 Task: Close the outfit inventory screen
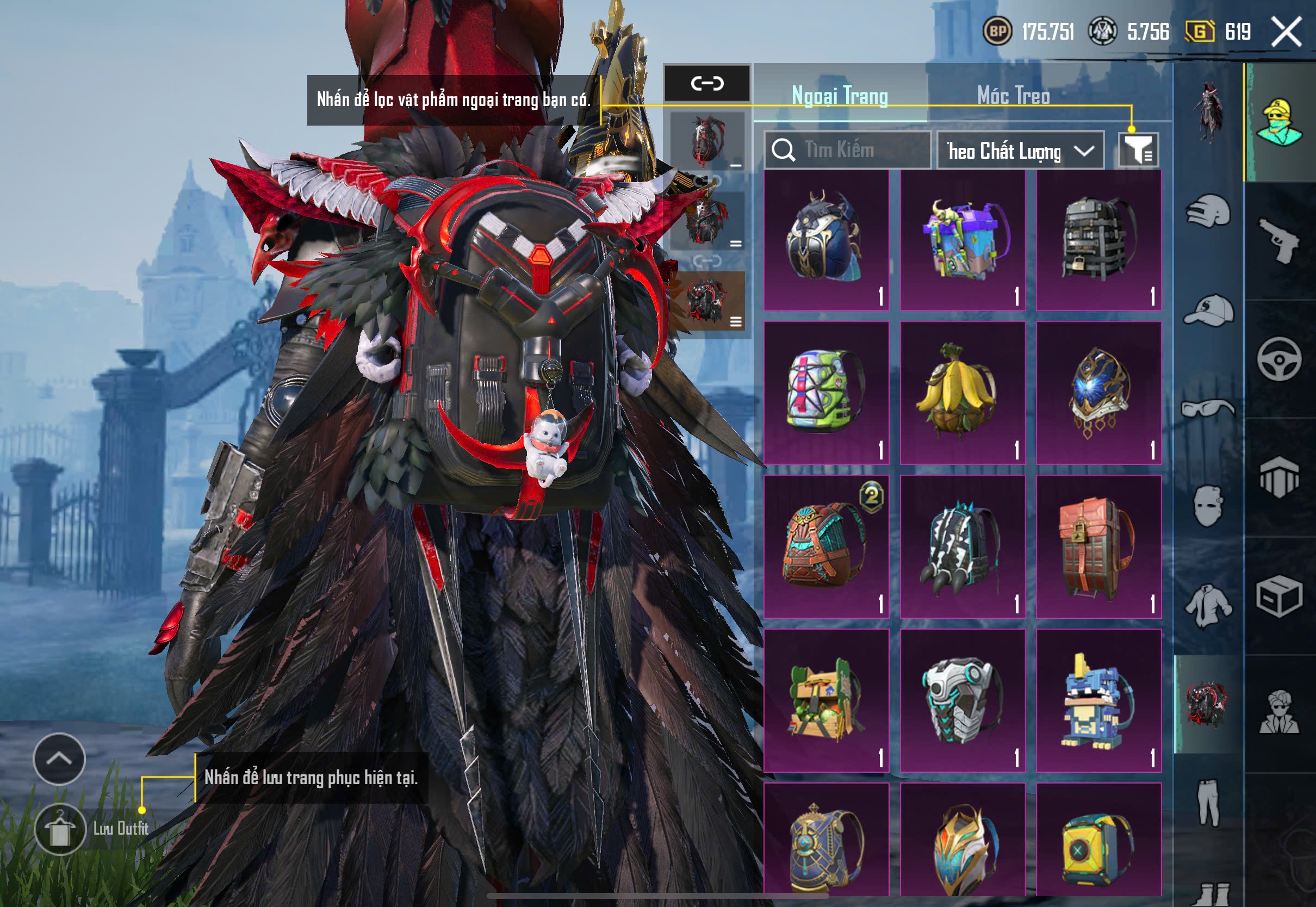pyautogui.click(x=1286, y=31)
